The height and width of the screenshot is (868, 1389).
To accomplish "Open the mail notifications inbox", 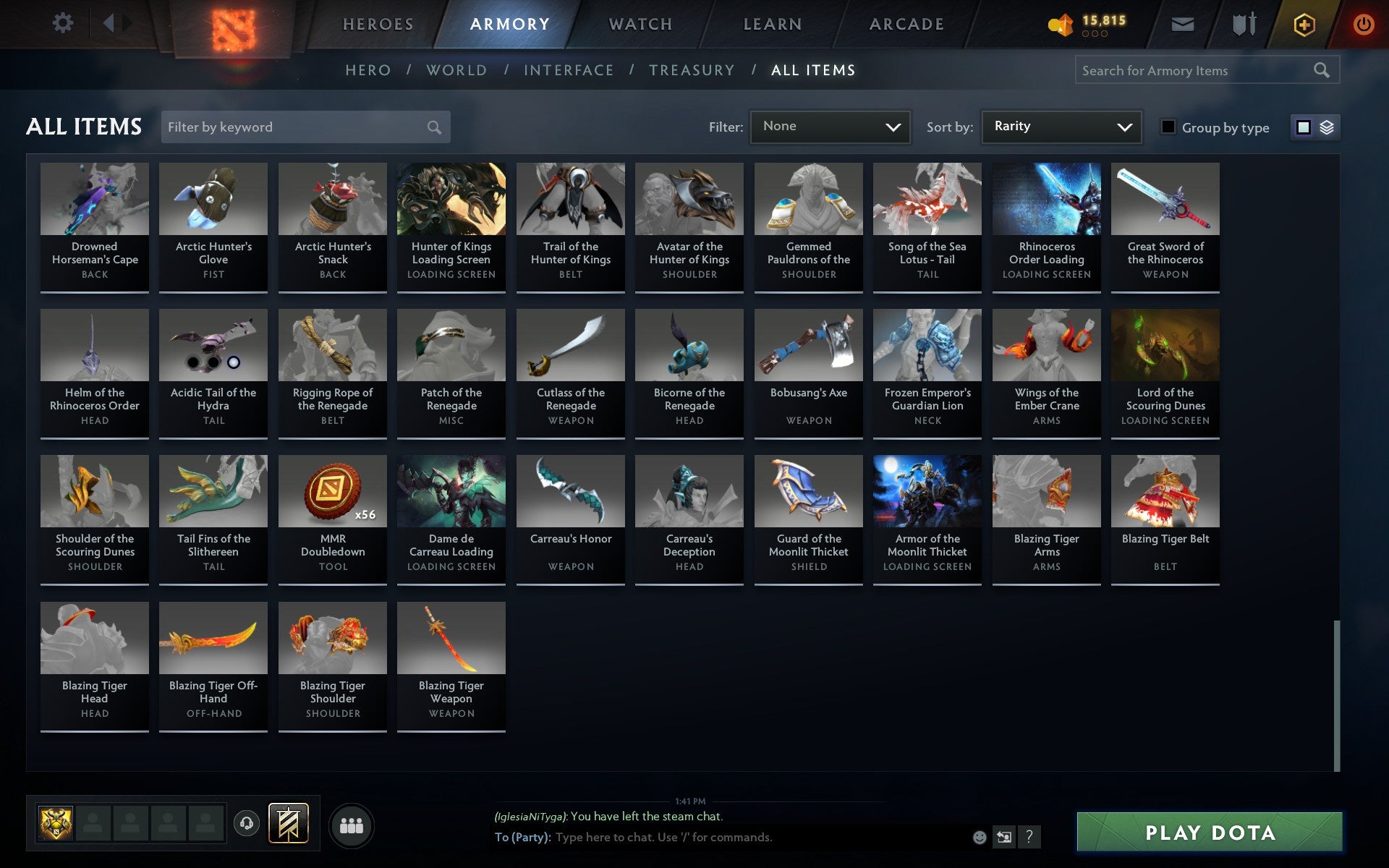I will (1182, 23).
